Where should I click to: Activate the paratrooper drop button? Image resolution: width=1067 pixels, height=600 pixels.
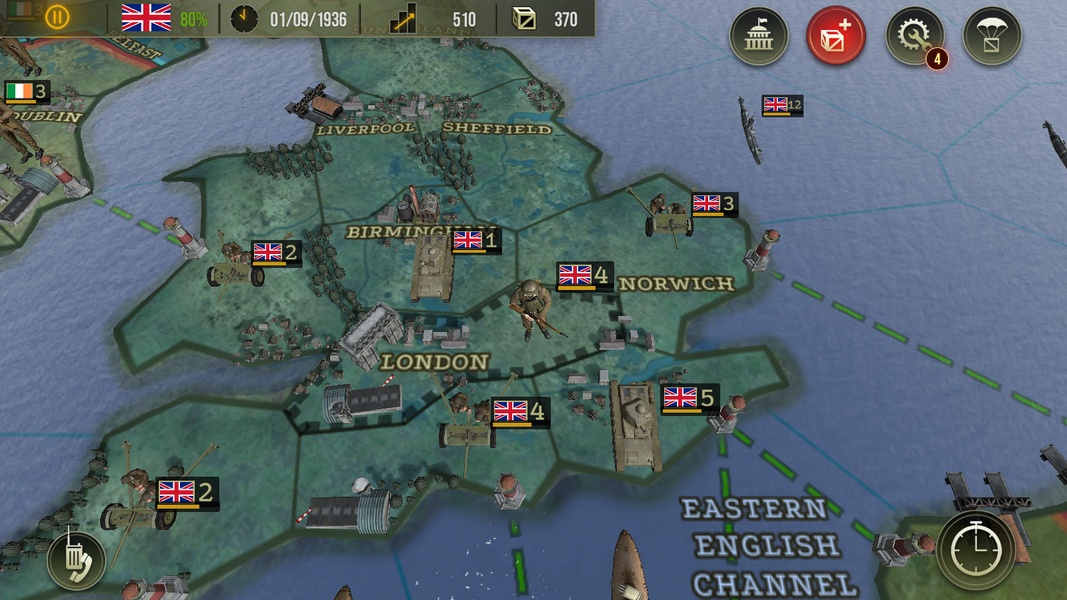(x=992, y=37)
